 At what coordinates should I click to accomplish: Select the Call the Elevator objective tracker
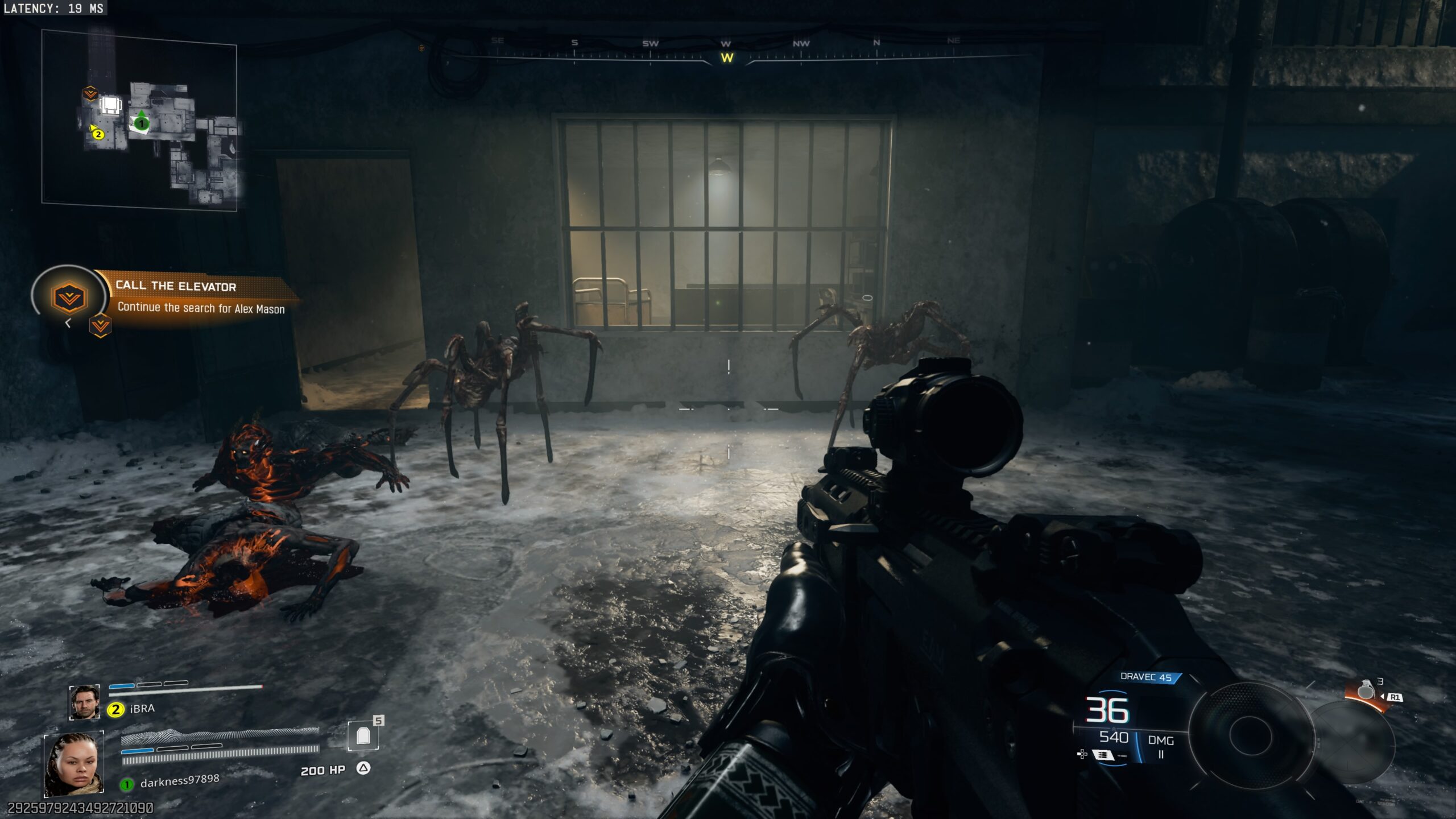point(176,297)
